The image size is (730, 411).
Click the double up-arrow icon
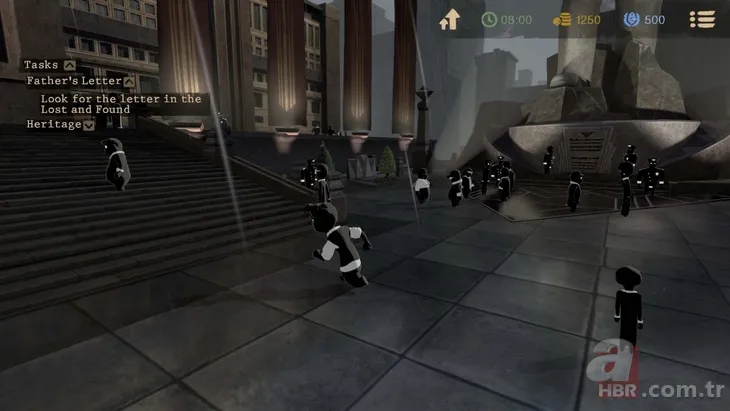pos(449,19)
